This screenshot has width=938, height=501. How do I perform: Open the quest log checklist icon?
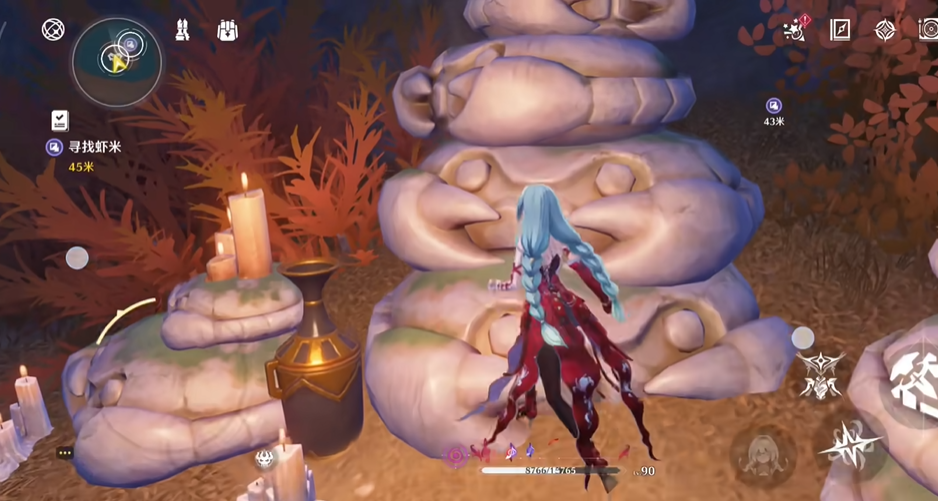click(60, 121)
